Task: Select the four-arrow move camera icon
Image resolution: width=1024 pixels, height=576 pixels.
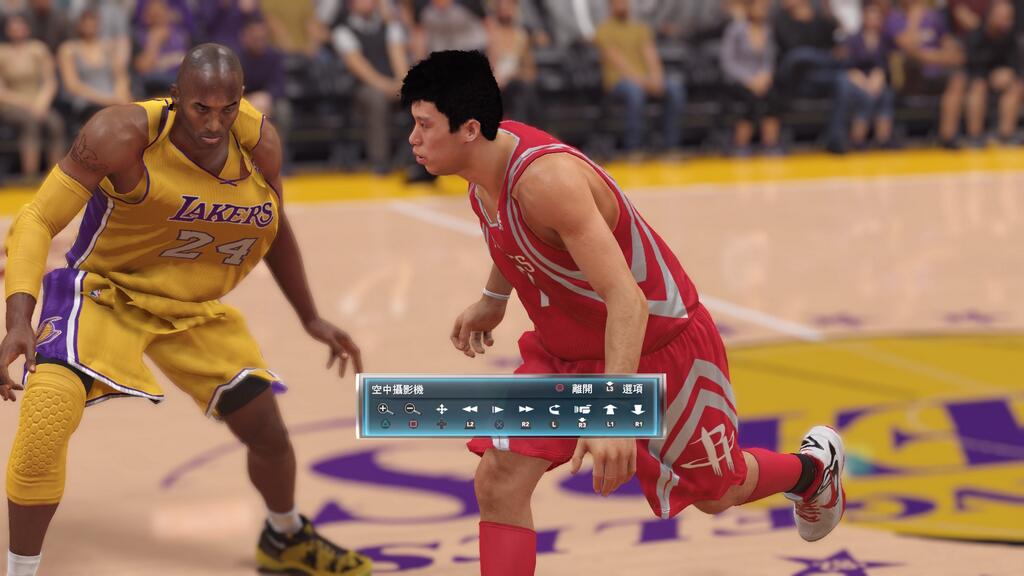Action: (x=441, y=409)
